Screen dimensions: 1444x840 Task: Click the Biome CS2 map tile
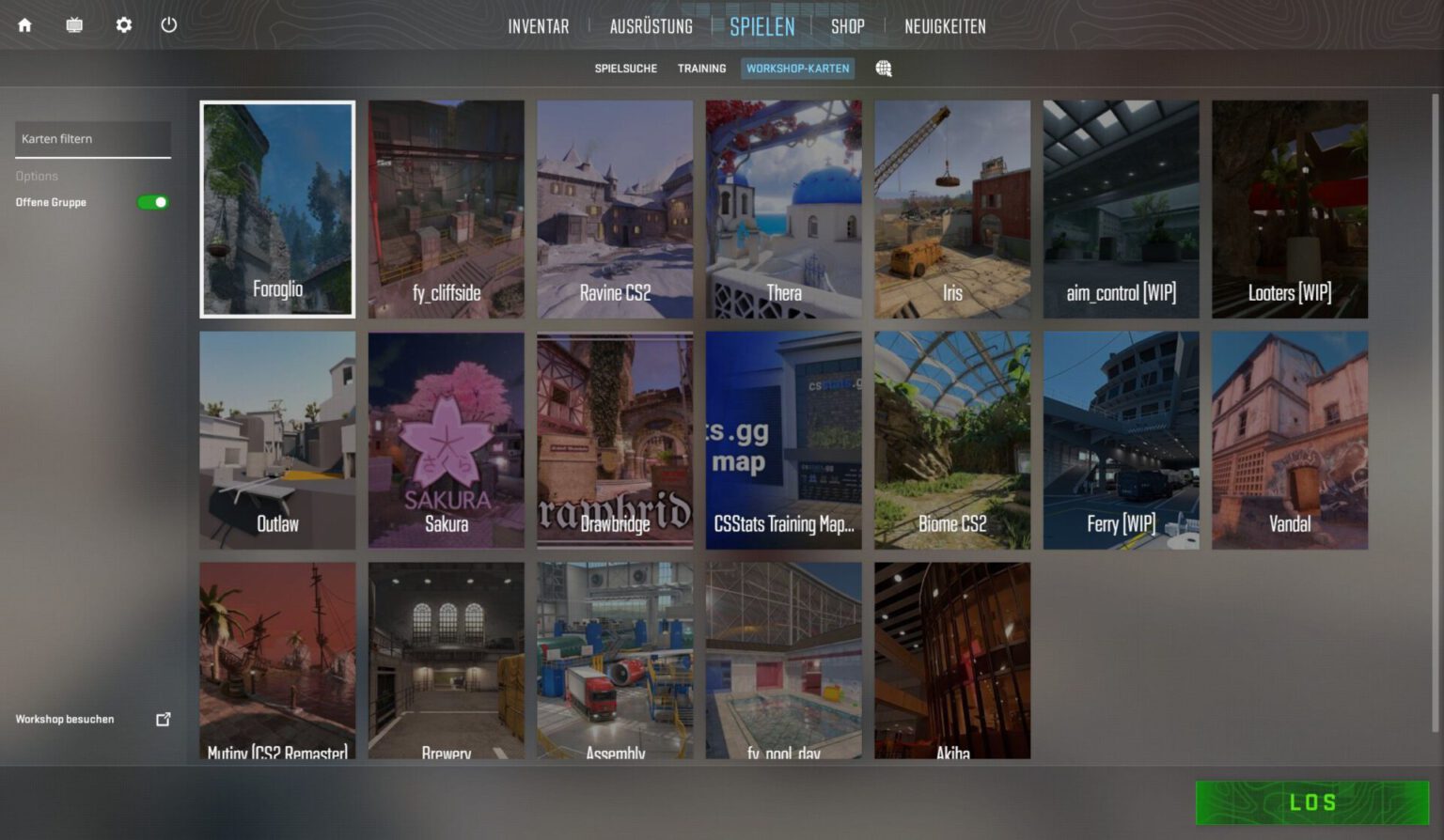tap(952, 440)
